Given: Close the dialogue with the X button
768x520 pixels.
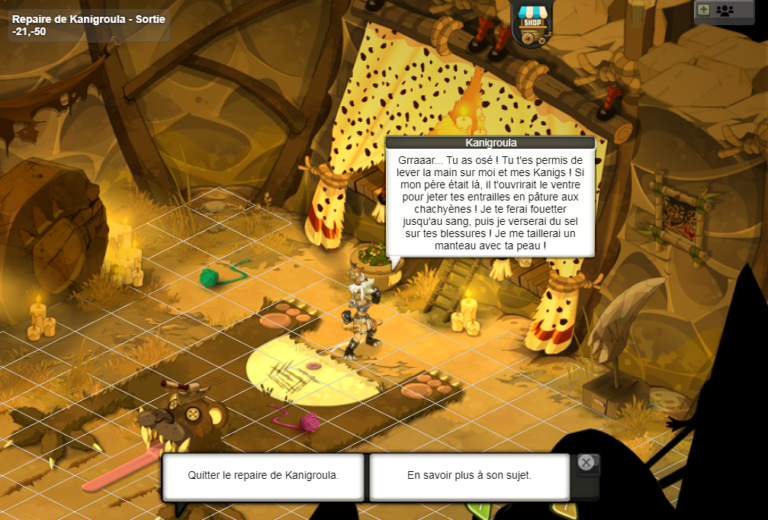Looking at the screenshot, I should tap(586, 463).
